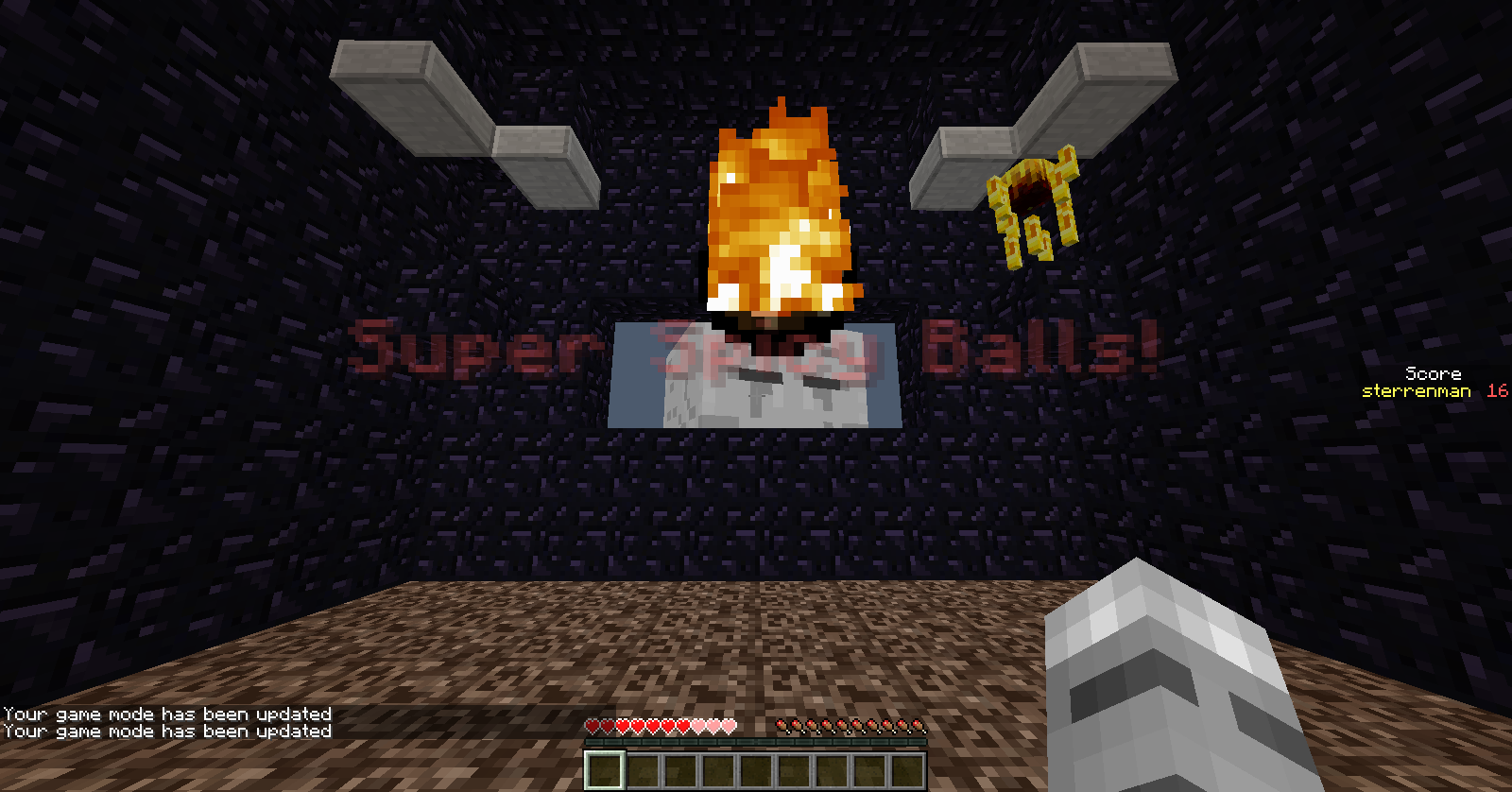The width and height of the screenshot is (1512, 792).
Task: Click the top game mode updated chat message
Action: [x=165, y=715]
